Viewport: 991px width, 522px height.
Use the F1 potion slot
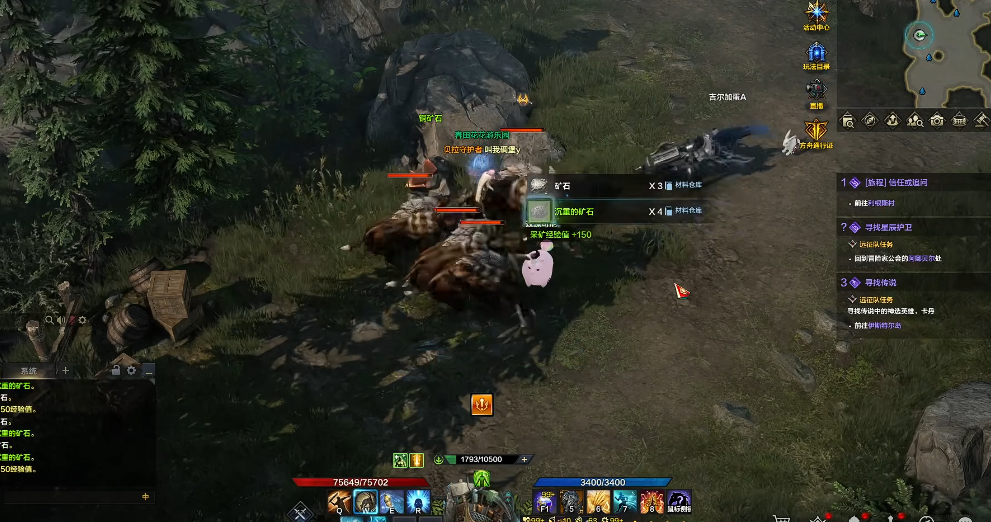coord(545,501)
